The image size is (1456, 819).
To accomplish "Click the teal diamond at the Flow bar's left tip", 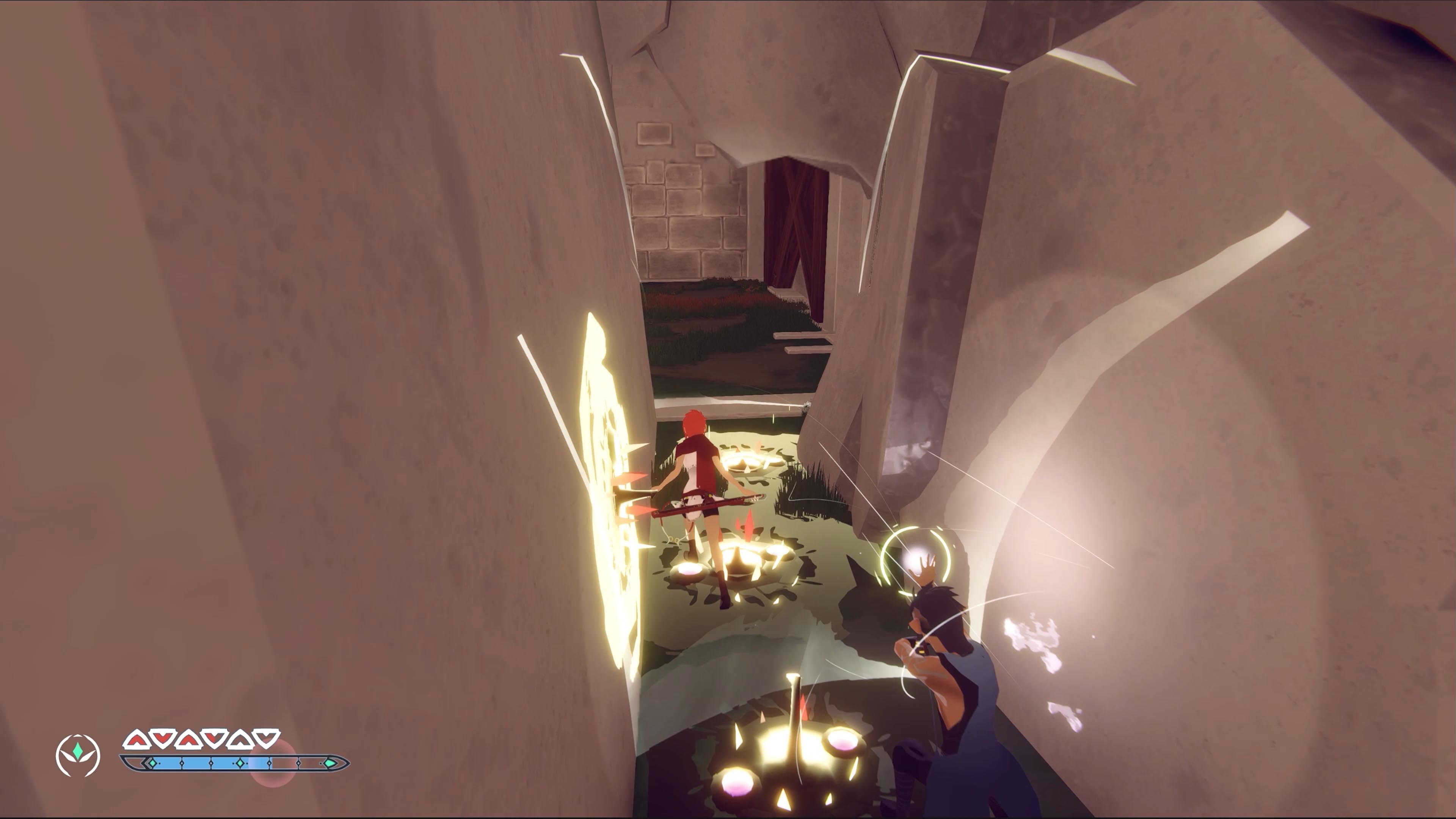I will [152, 763].
